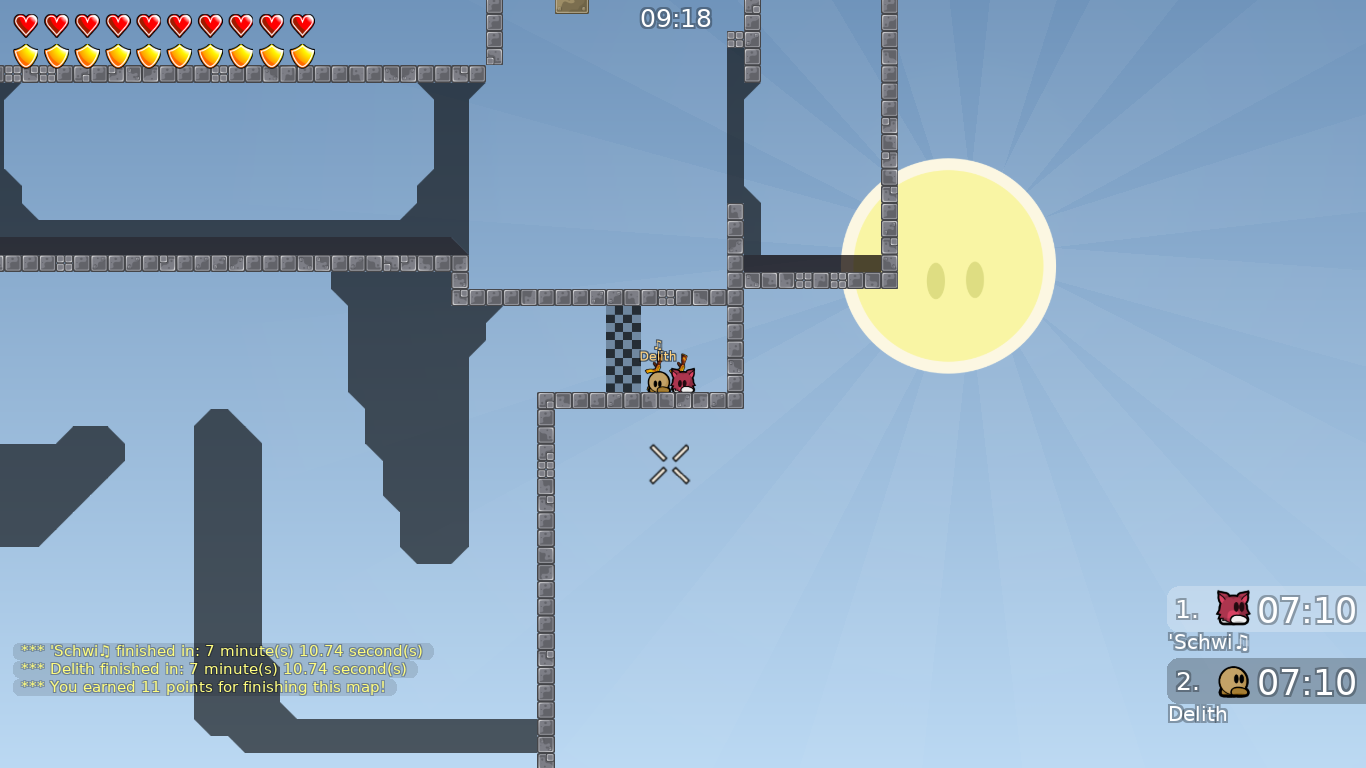Click the music note above Delith's head

[x=658, y=343]
